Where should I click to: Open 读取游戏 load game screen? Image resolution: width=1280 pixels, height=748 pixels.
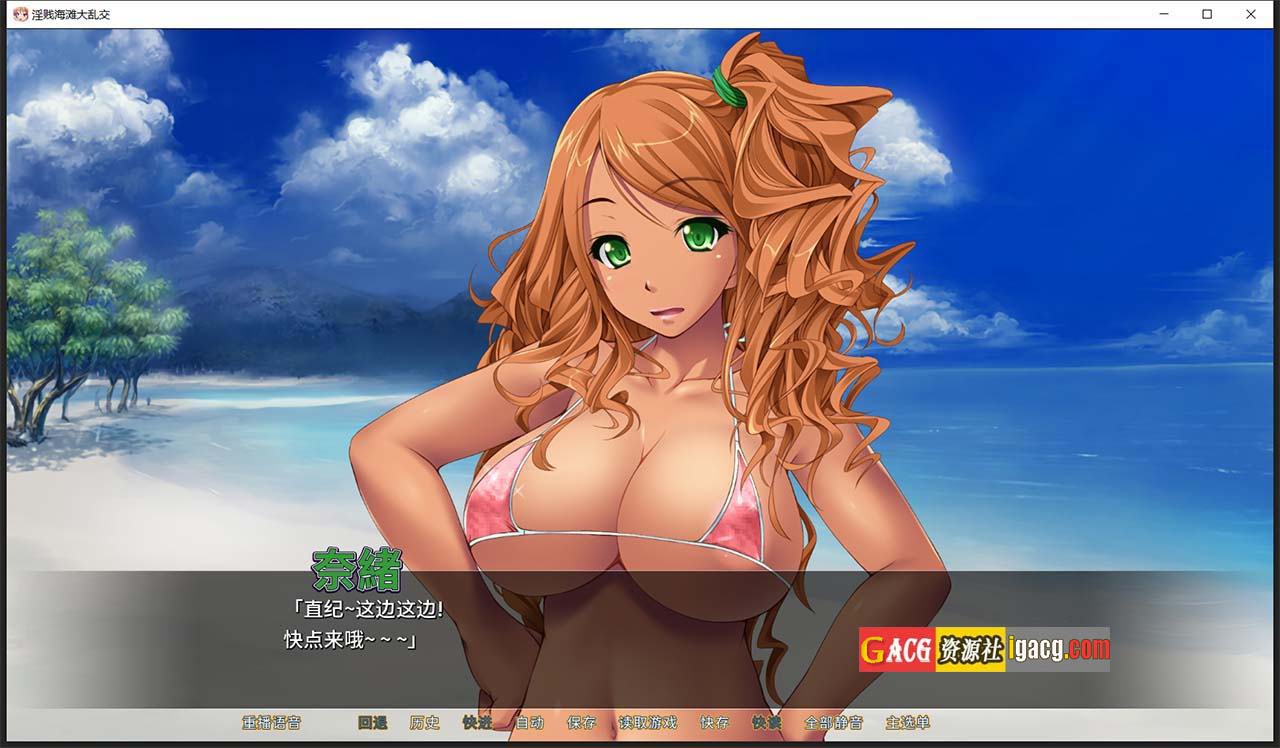(x=647, y=723)
